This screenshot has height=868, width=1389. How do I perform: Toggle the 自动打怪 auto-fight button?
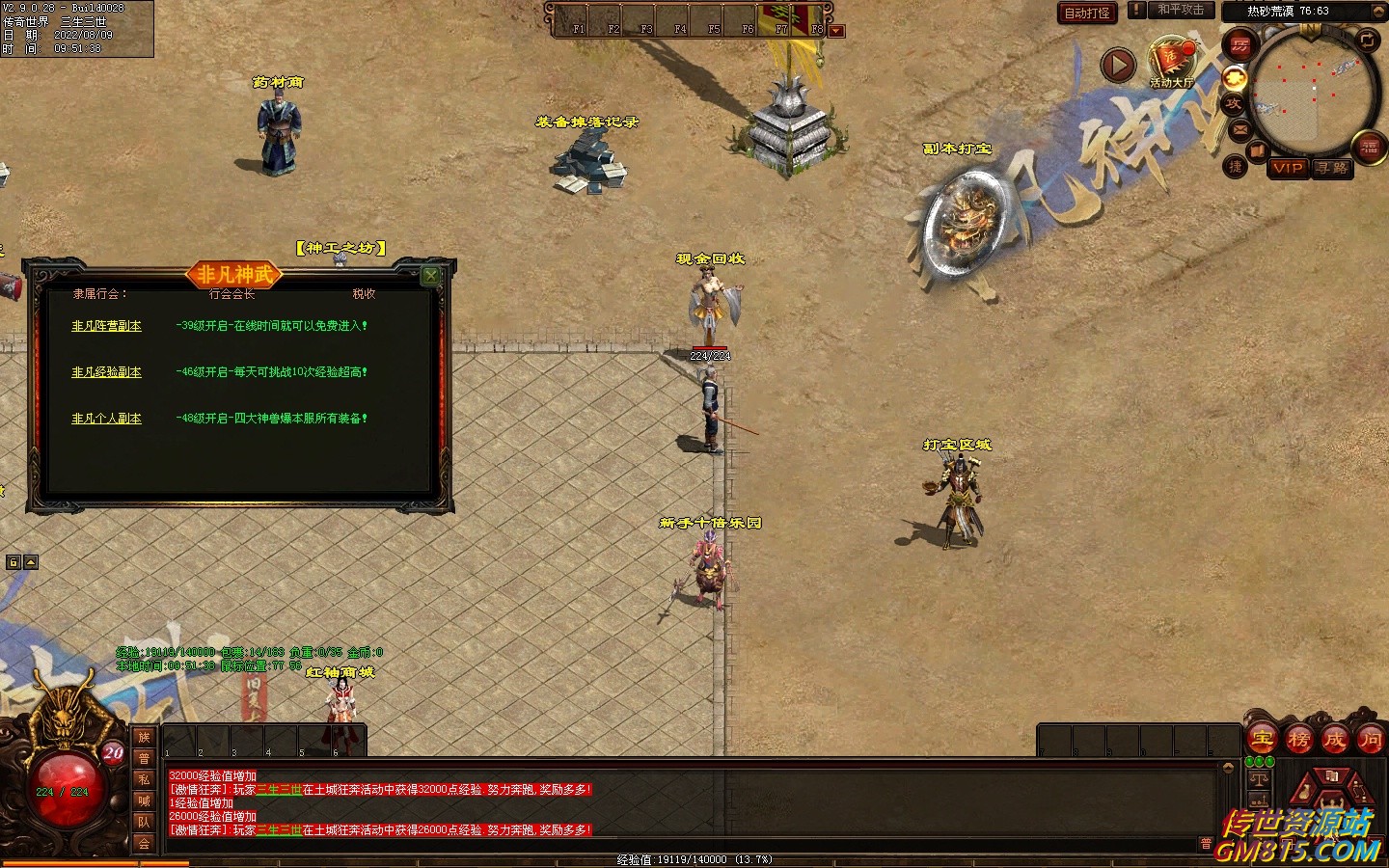pos(1086,13)
